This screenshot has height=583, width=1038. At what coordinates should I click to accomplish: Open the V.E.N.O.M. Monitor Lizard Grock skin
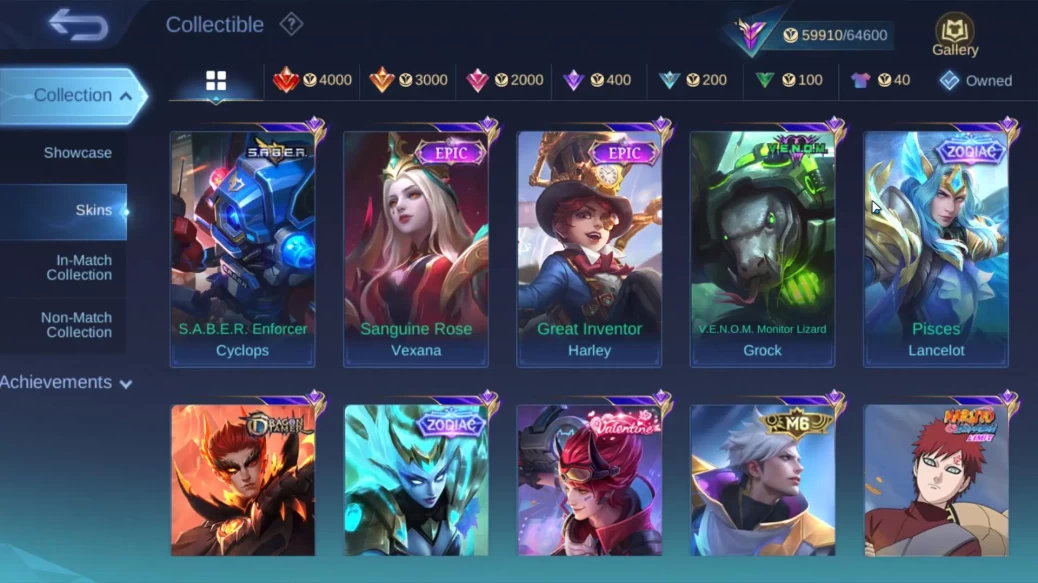click(762, 248)
